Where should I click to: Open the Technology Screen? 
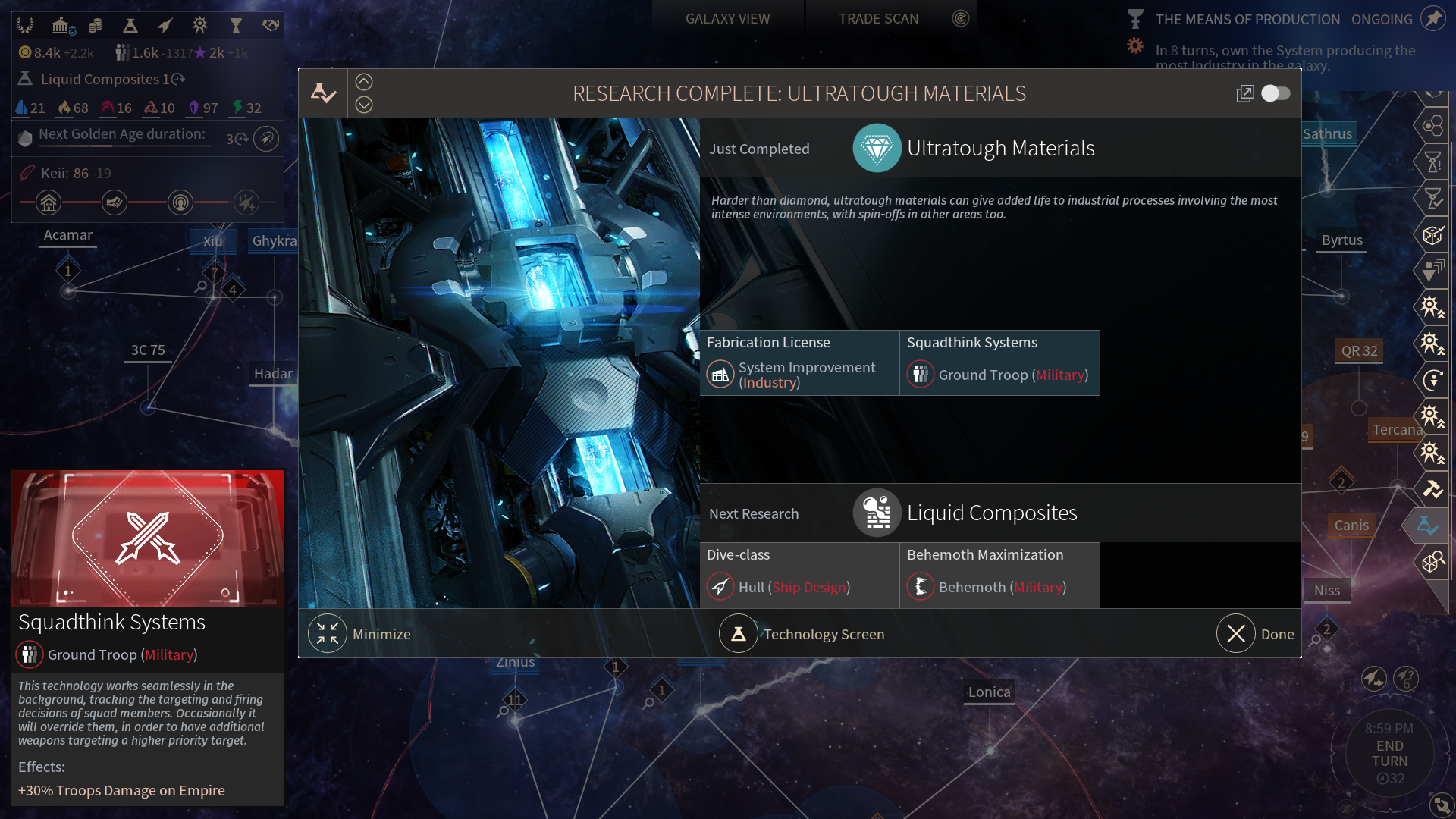click(738, 634)
